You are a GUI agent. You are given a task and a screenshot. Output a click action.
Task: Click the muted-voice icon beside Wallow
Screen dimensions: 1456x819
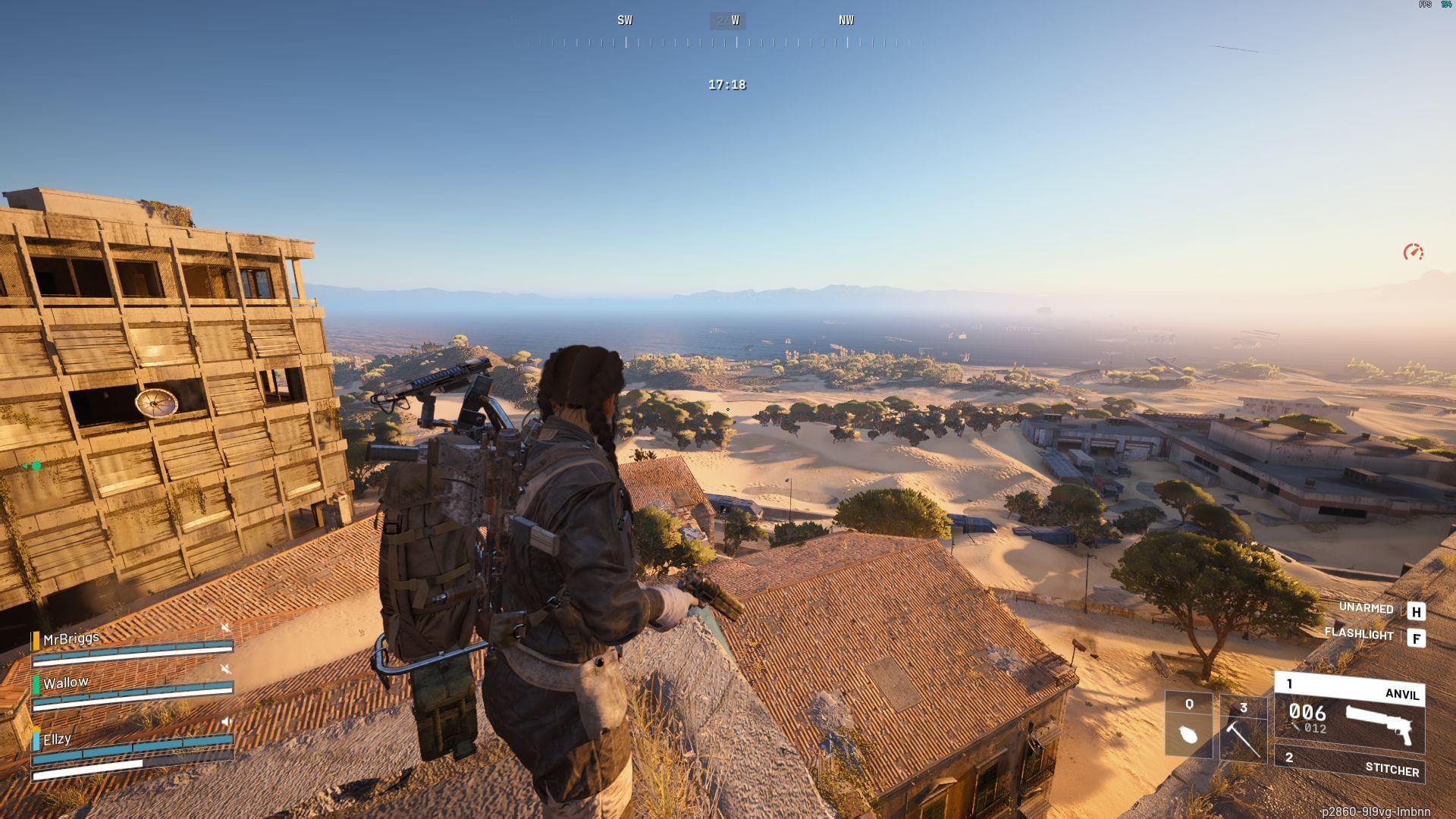click(x=225, y=669)
